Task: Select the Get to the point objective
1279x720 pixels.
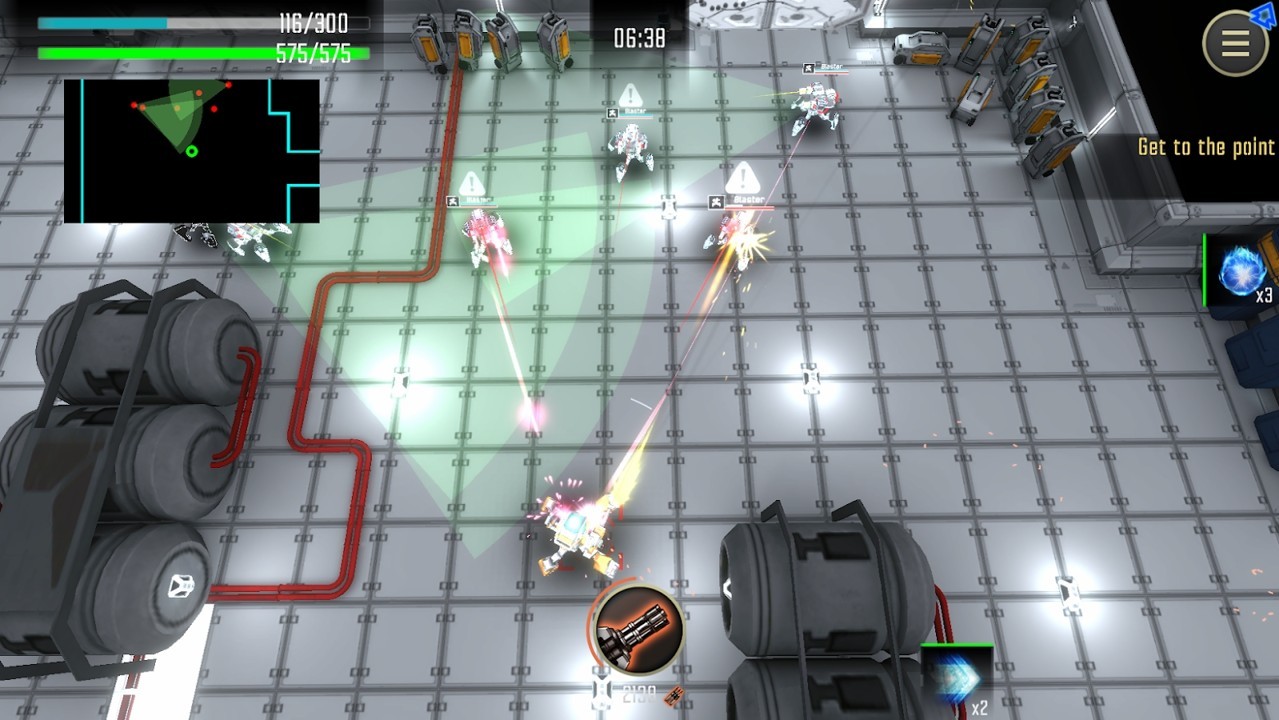Action: click(1206, 148)
